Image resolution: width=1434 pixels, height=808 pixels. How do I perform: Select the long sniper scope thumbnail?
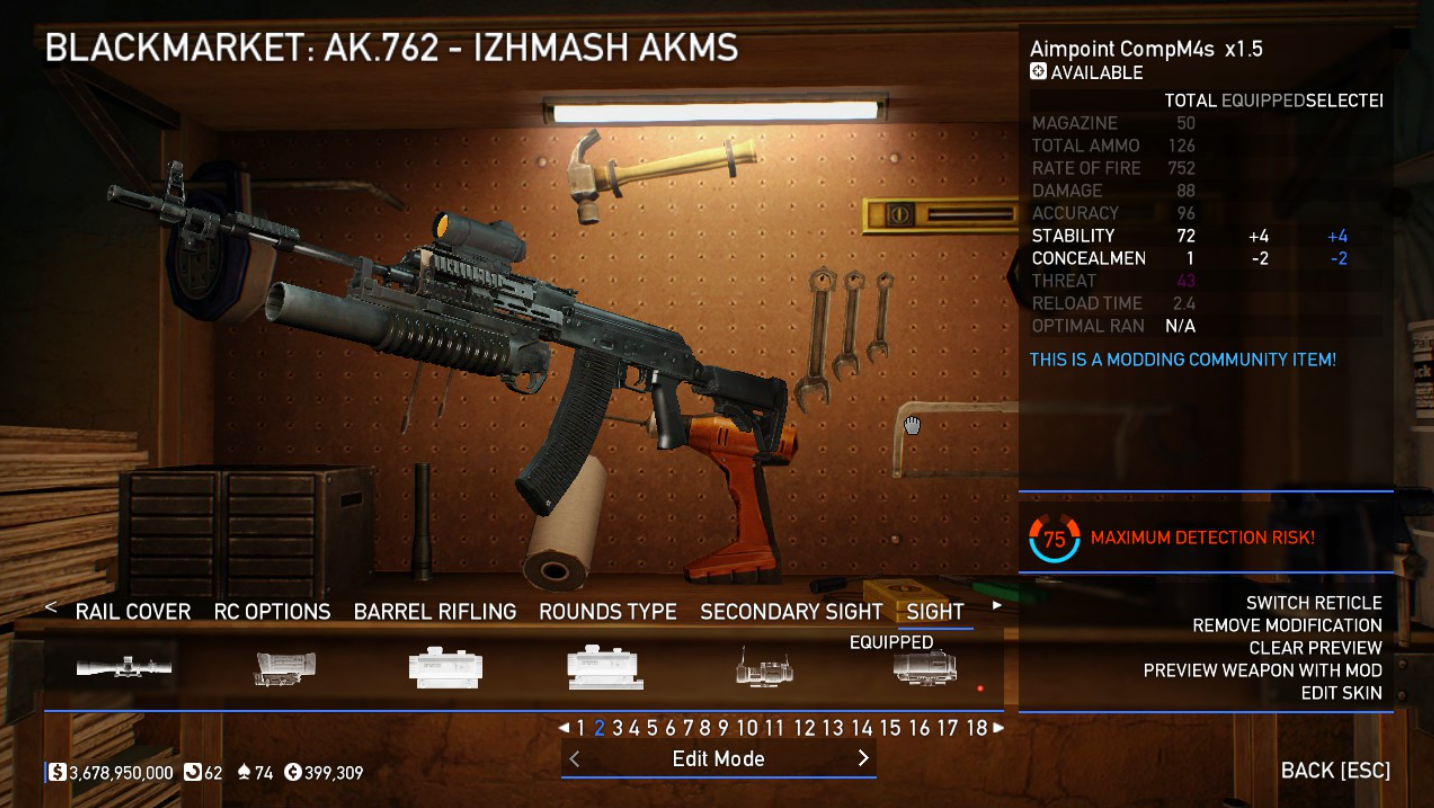coord(124,667)
